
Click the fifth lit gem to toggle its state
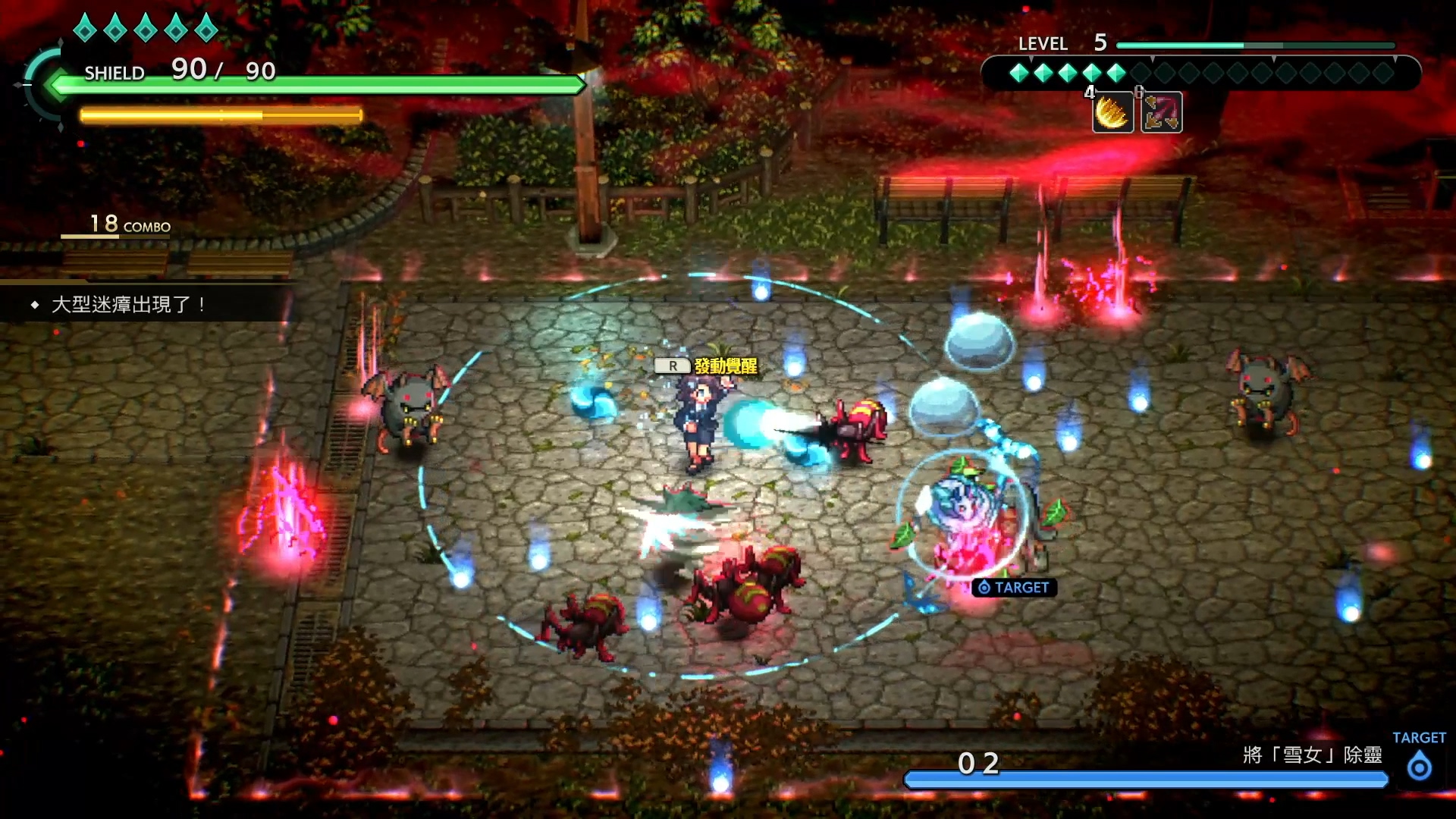pyautogui.click(x=1115, y=73)
